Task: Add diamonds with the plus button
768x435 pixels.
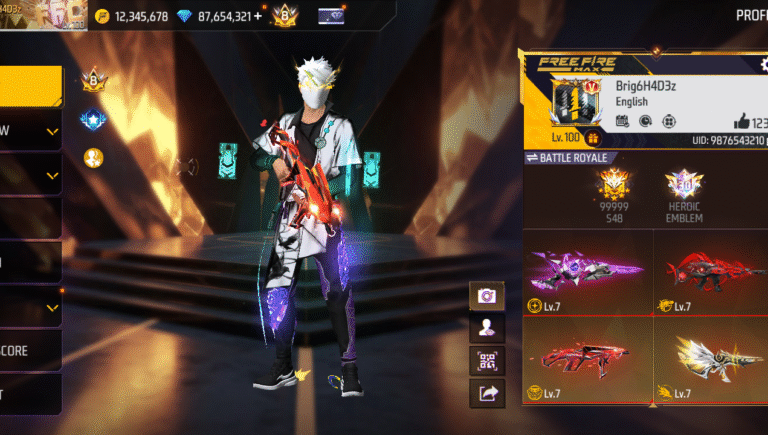Action: [259, 16]
